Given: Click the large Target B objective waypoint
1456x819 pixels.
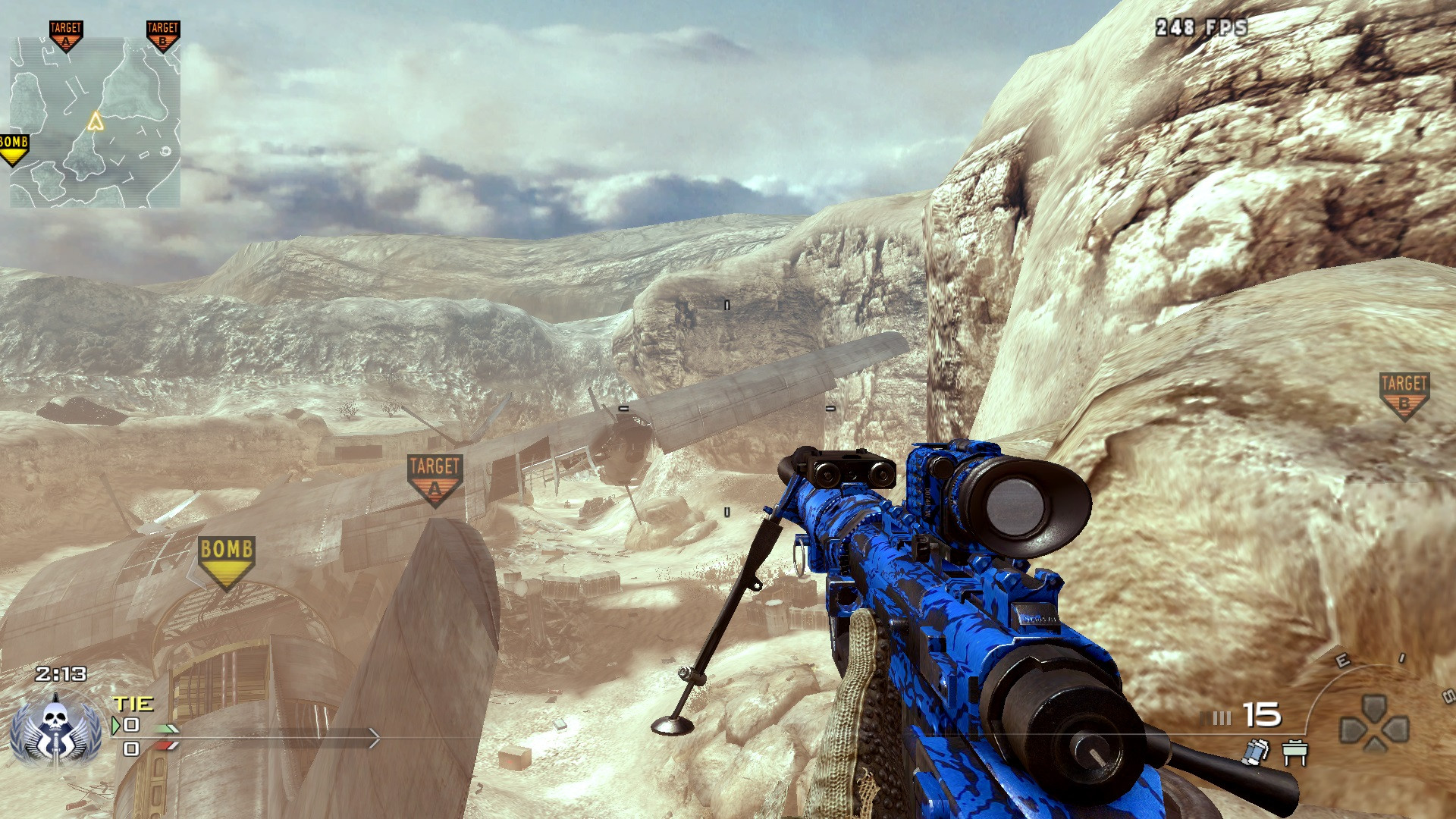Looking at the screenshot, I should pos(1404,394).
